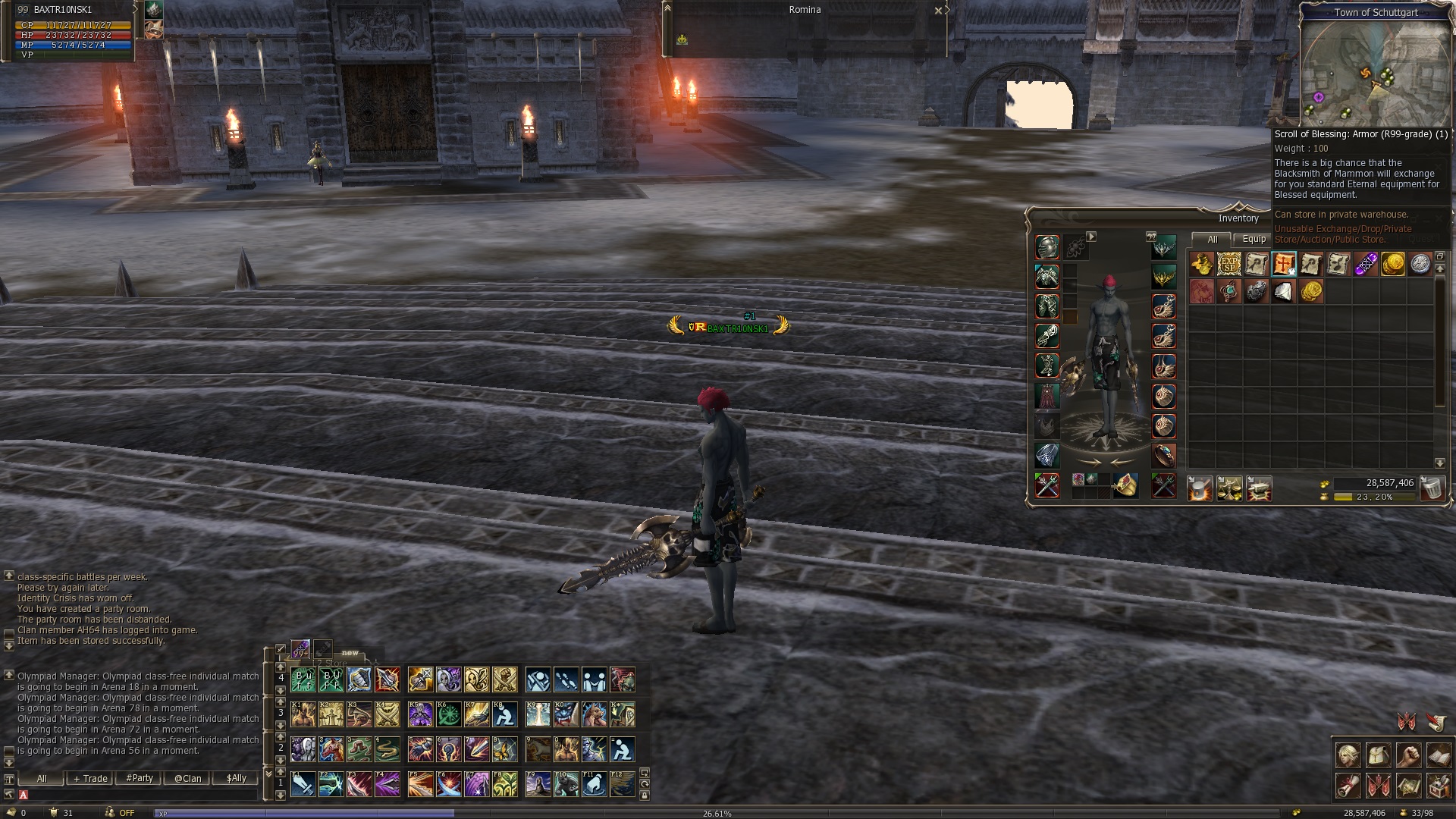
Task: Select the Scroll of Blessing: Armor inventory item
Action: click(1283, 264)
